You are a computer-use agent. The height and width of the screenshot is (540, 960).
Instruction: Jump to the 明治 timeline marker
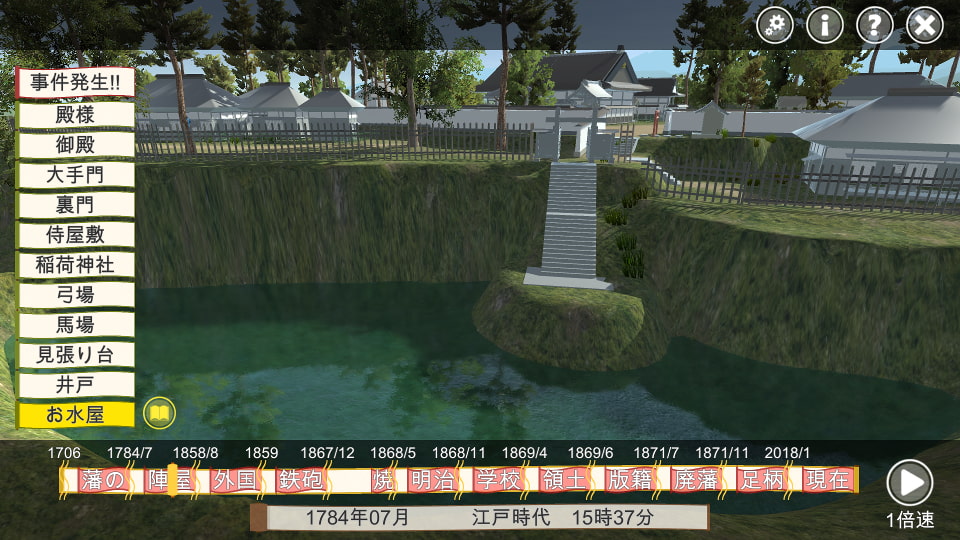pos(432,480)
